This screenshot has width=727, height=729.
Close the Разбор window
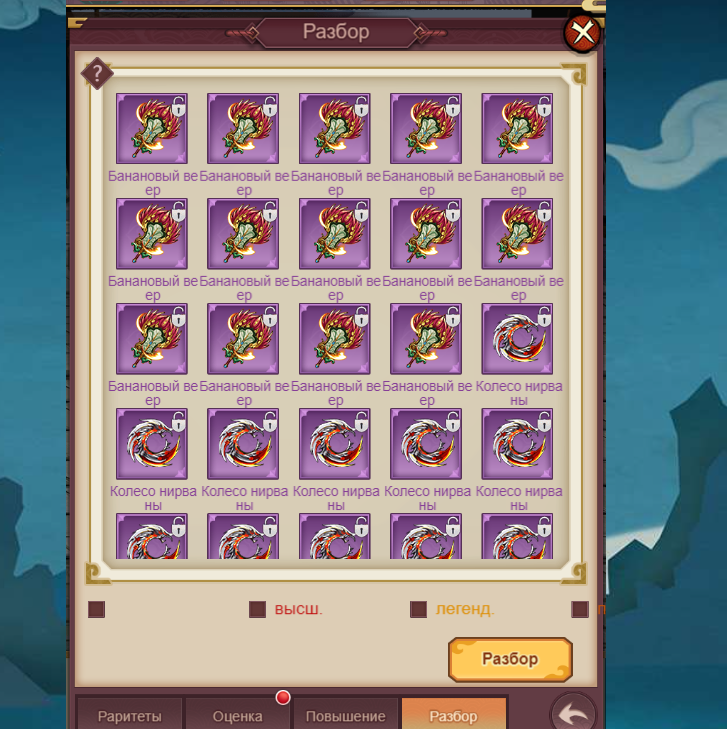tap(582, 34)
